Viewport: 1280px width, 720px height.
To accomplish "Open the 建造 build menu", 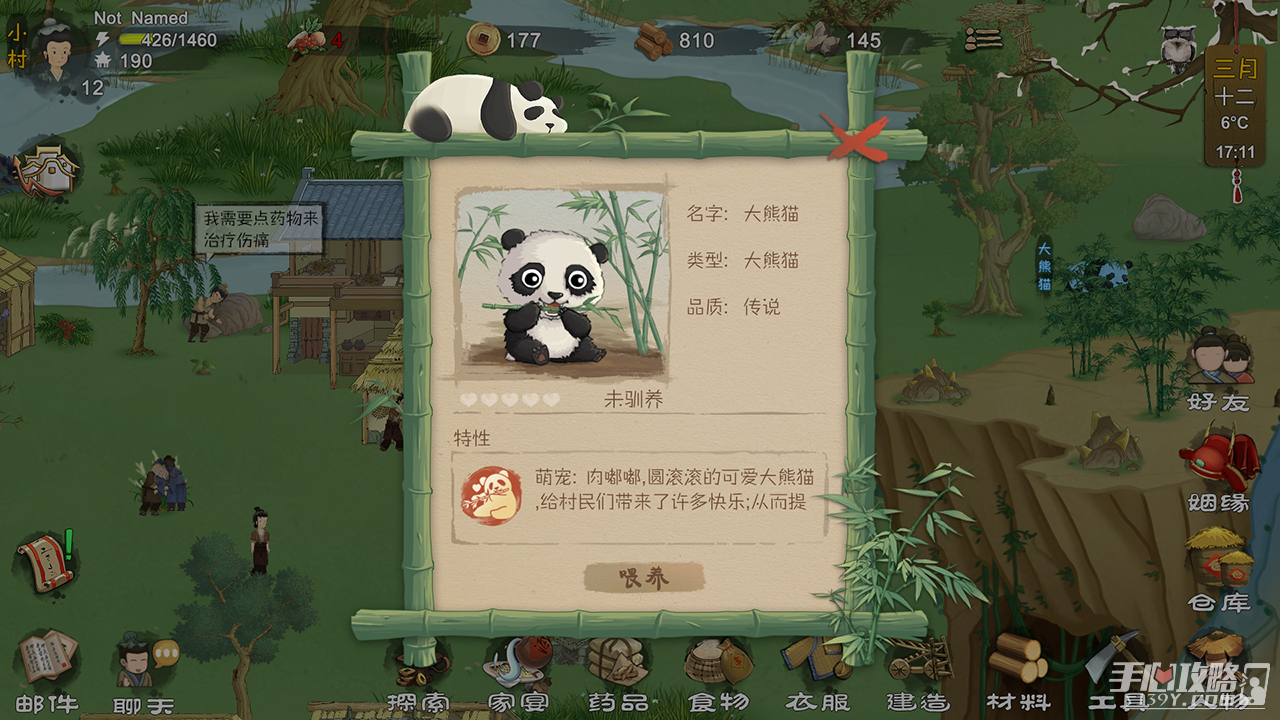I will pos(917,668).
